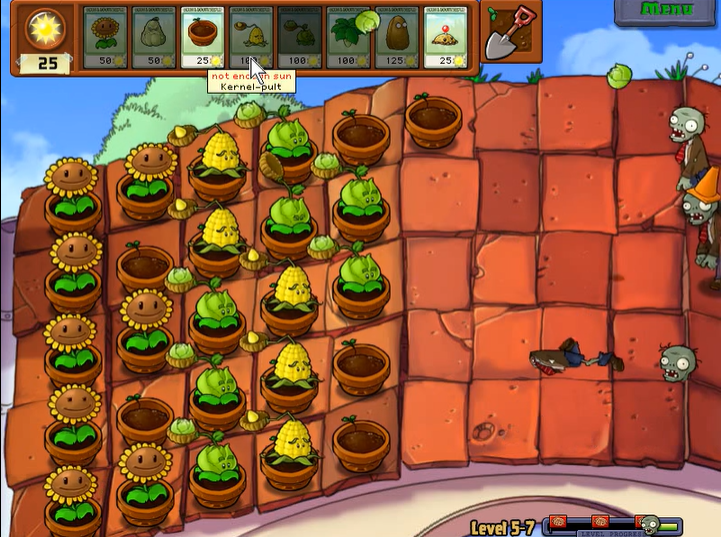
Task: Pick up the shovel tool
Action: (x=510, y=36)
